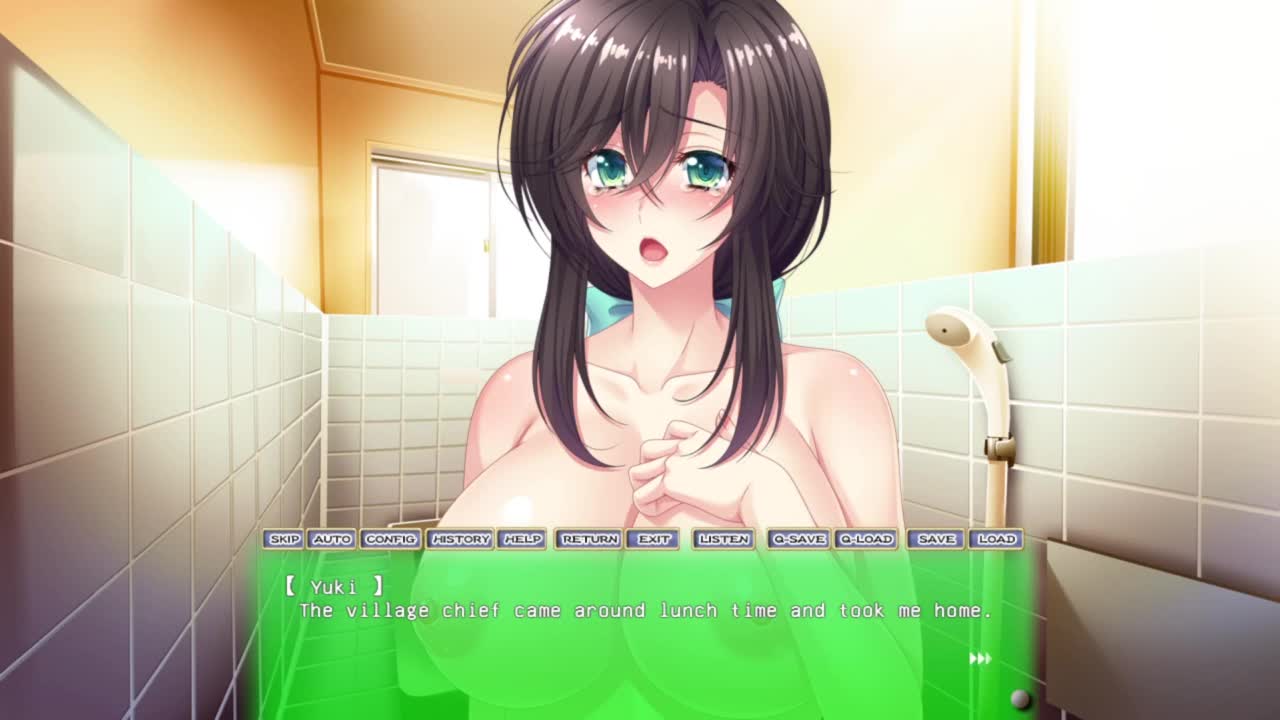
Task: Click the SKIP button
Action: coord(284,539)
